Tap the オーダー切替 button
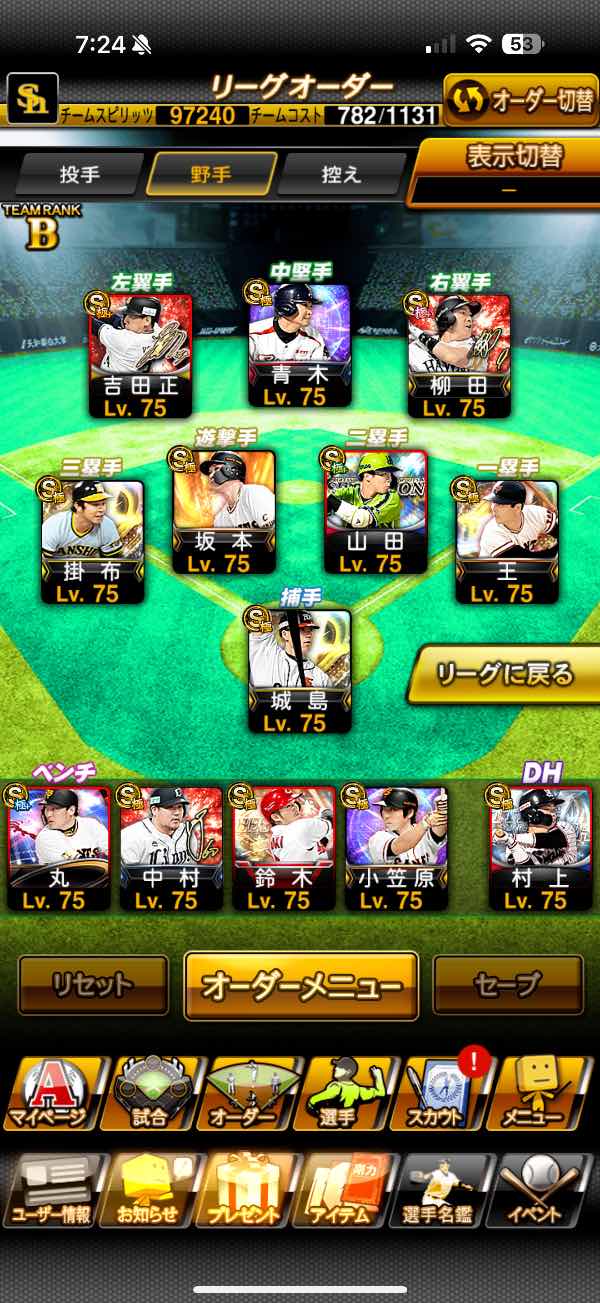The image size is (600, 1303). pyautogui.click(x=520, y=100)
